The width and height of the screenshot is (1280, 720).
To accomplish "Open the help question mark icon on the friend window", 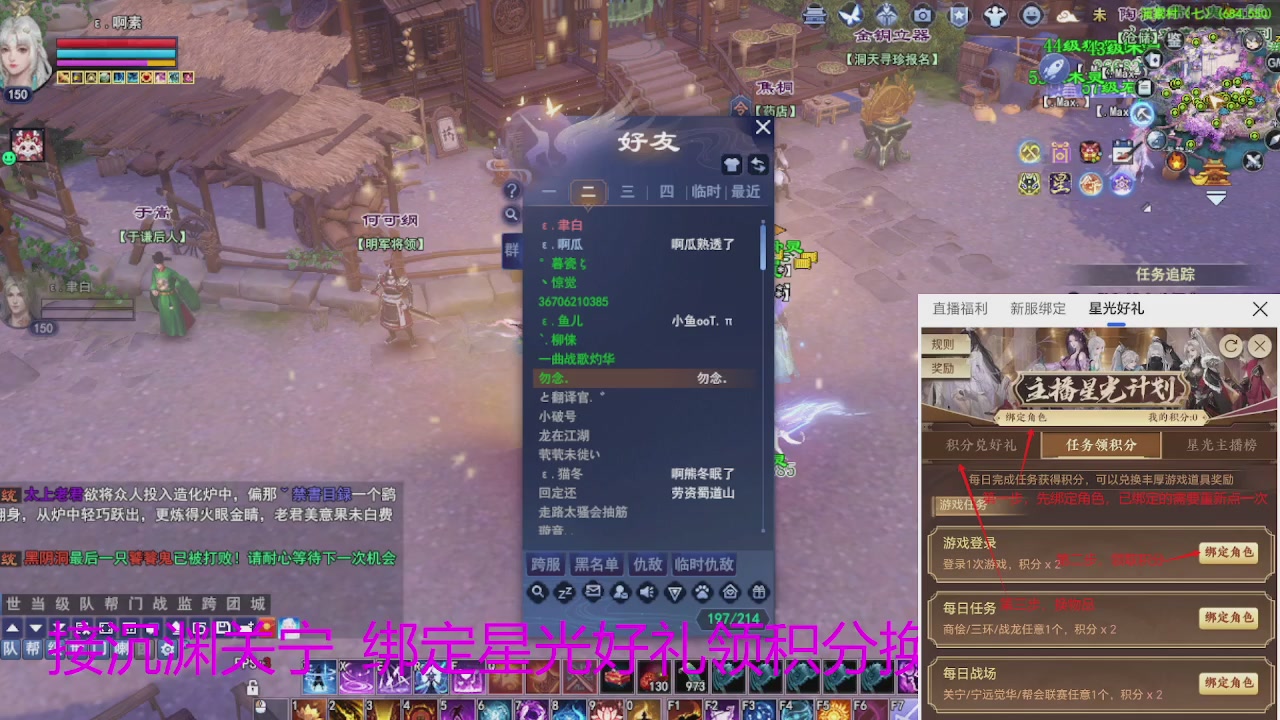I will (x=512, y=191).
